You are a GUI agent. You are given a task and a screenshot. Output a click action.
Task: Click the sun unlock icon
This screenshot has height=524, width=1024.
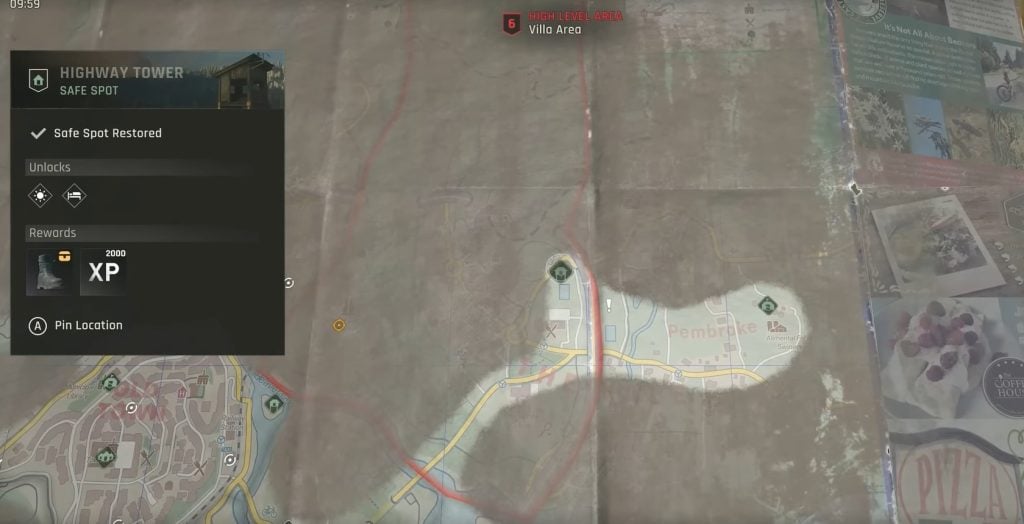[x=40, y=195]
